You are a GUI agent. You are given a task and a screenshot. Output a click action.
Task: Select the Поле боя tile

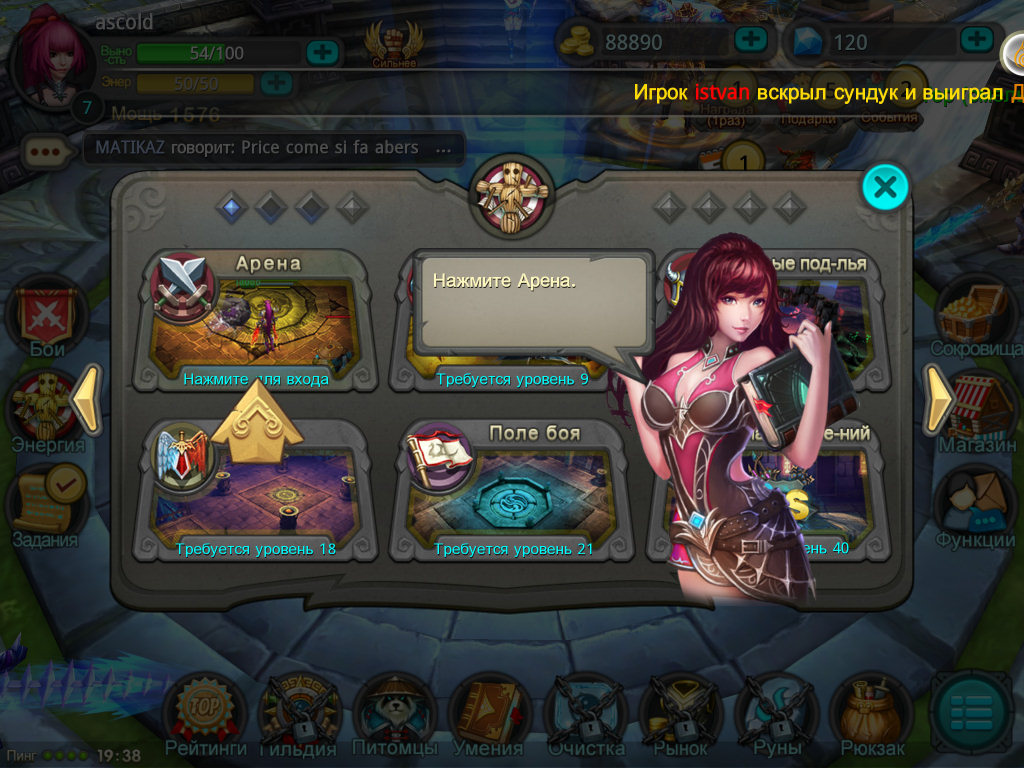[512, 490]
